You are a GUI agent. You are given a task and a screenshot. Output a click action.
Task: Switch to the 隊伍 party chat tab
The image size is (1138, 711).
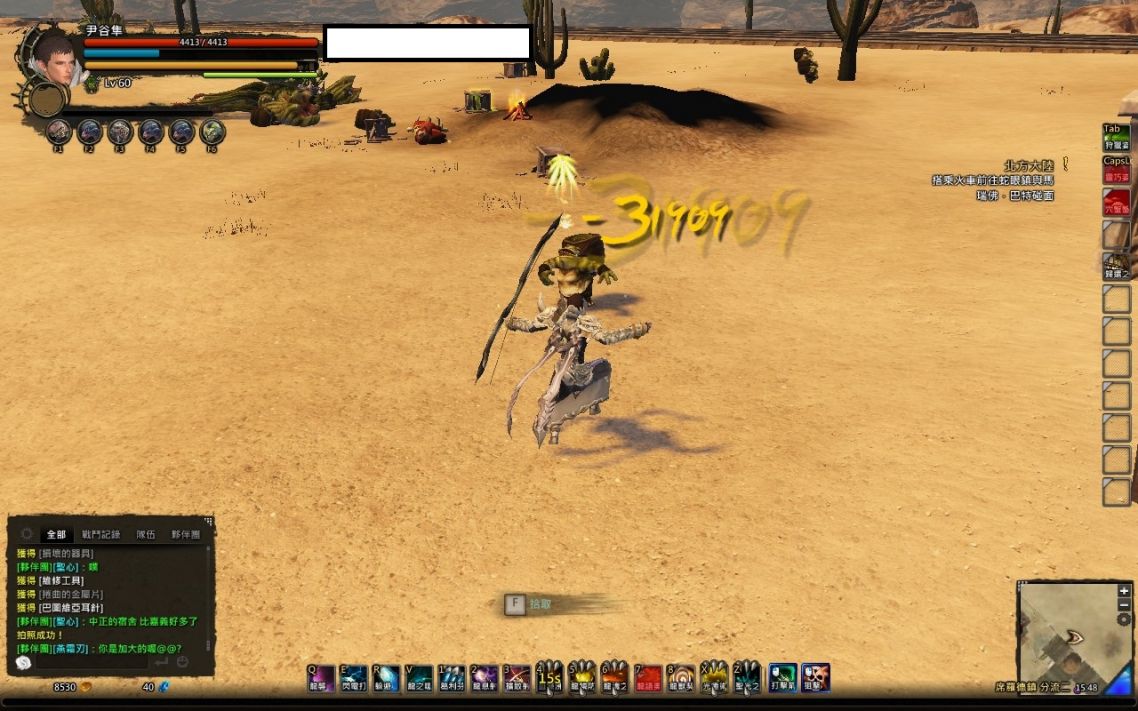[x=145, y=535]
